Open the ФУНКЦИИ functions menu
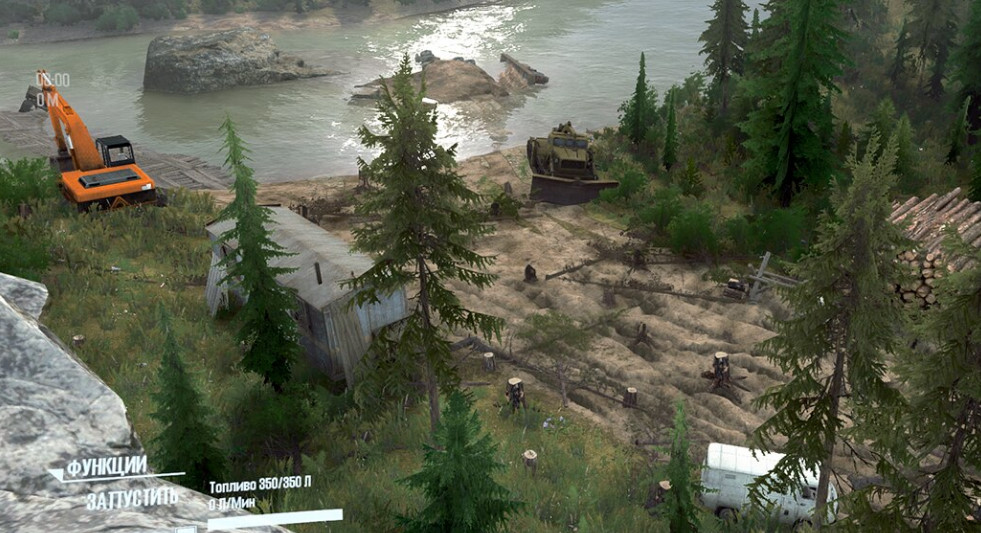 point(107,467)
